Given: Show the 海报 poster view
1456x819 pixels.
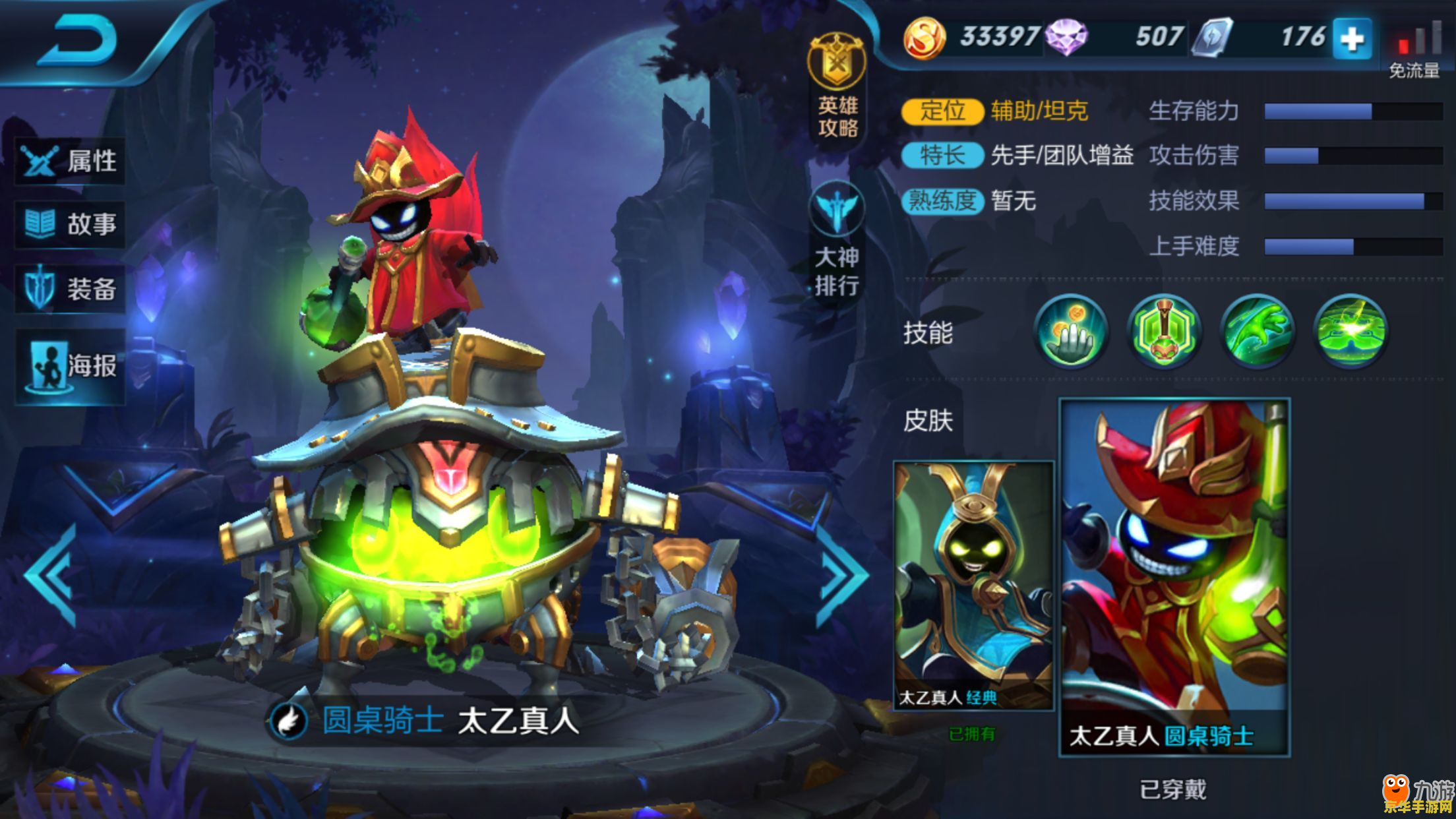Looking at the screenshot, I should [70, 366].
